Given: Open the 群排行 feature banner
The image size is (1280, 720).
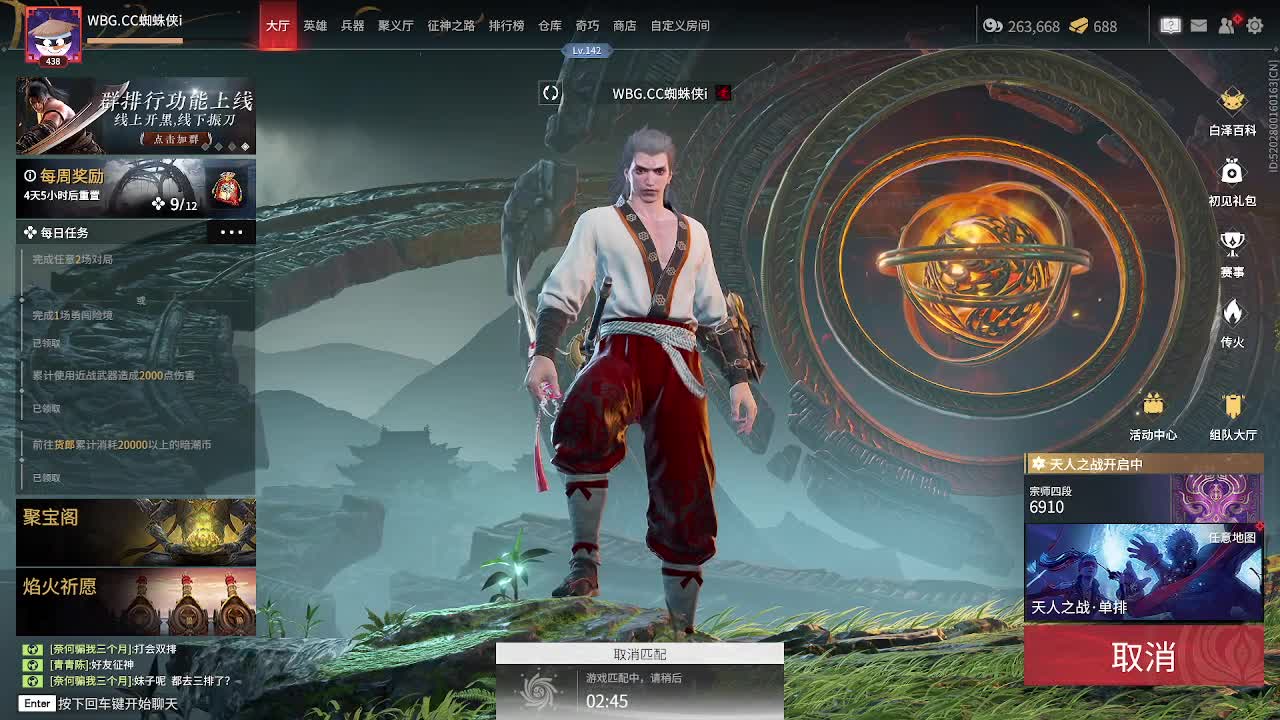Looking at the screenshot, I should pyautogui.click(x=136, y=116).
